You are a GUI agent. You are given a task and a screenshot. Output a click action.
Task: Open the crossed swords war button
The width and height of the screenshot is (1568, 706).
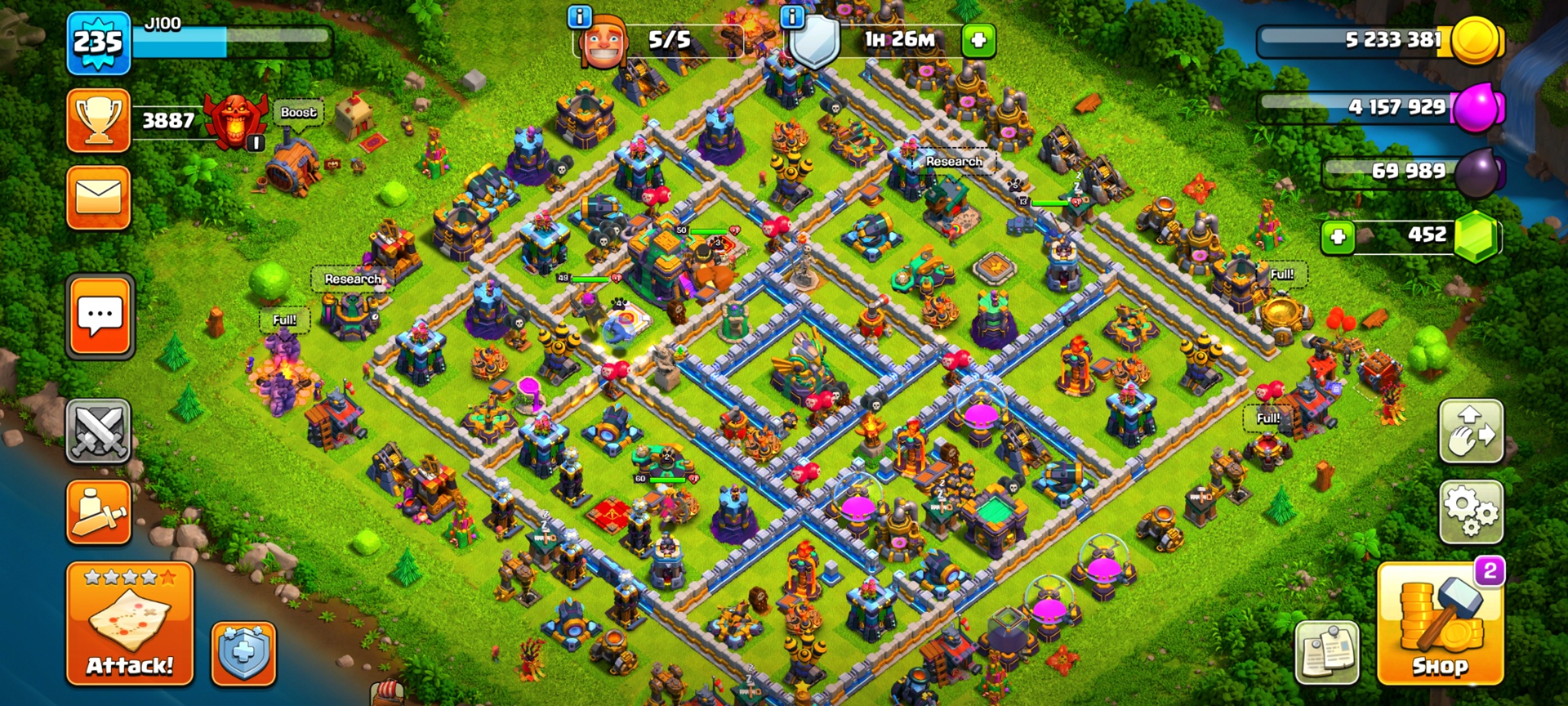pyautogui.click(x=99, y=431)
